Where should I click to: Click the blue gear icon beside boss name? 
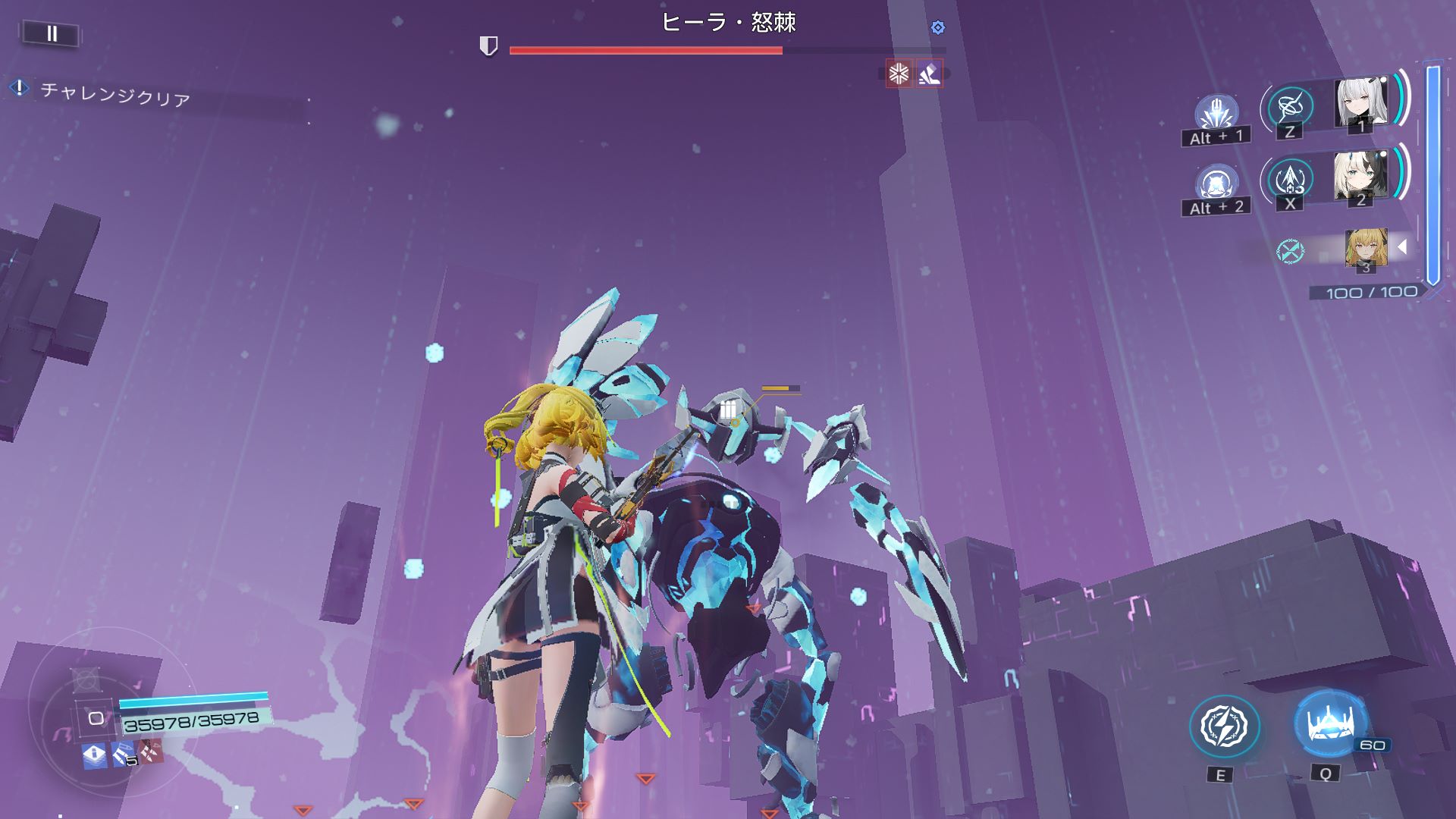[938, 27]
